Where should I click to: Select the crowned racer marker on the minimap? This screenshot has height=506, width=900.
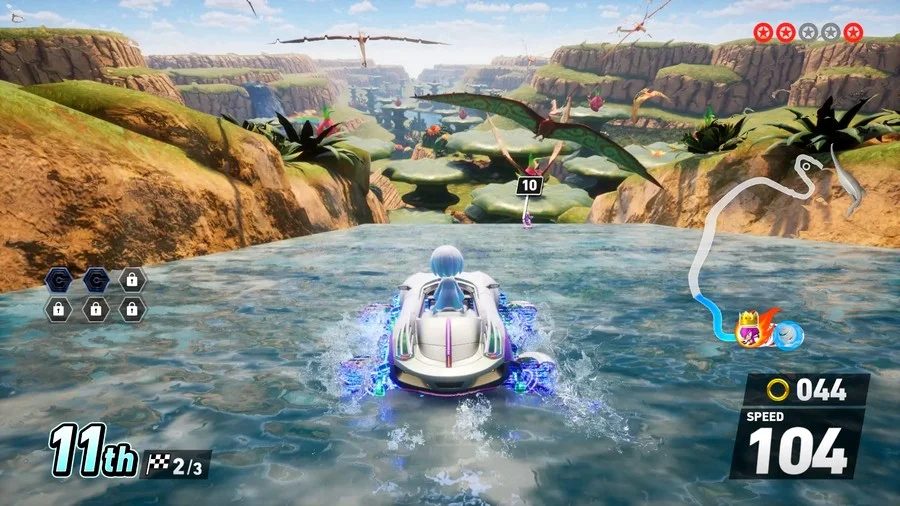click(x=750, y=330)
